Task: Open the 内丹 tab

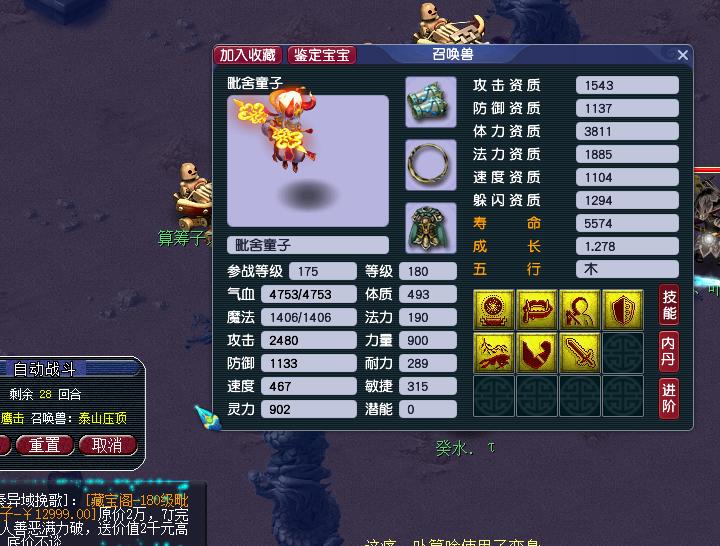Action: [x=669, y=350]
